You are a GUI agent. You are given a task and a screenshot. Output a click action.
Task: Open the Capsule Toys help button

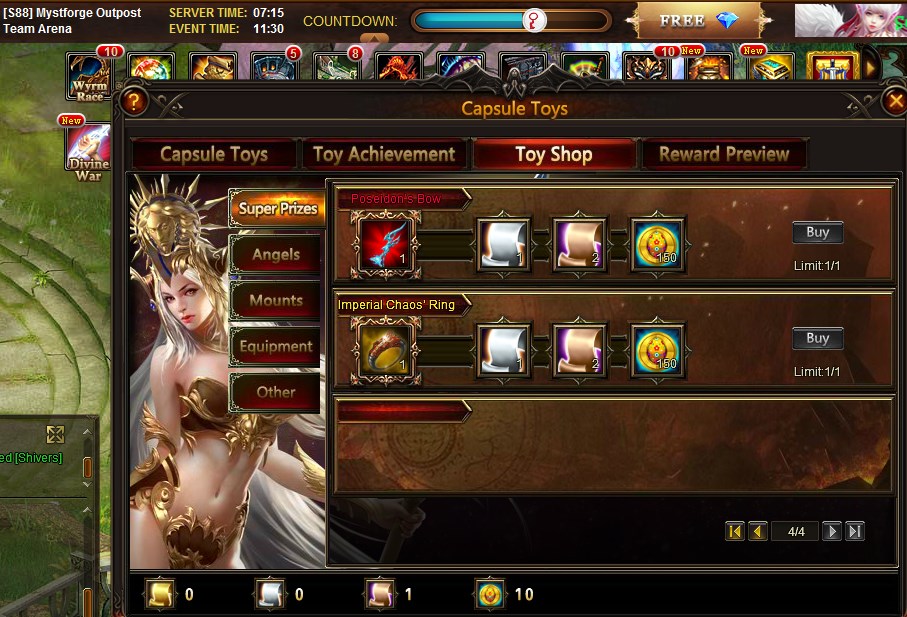click(135, 102)
